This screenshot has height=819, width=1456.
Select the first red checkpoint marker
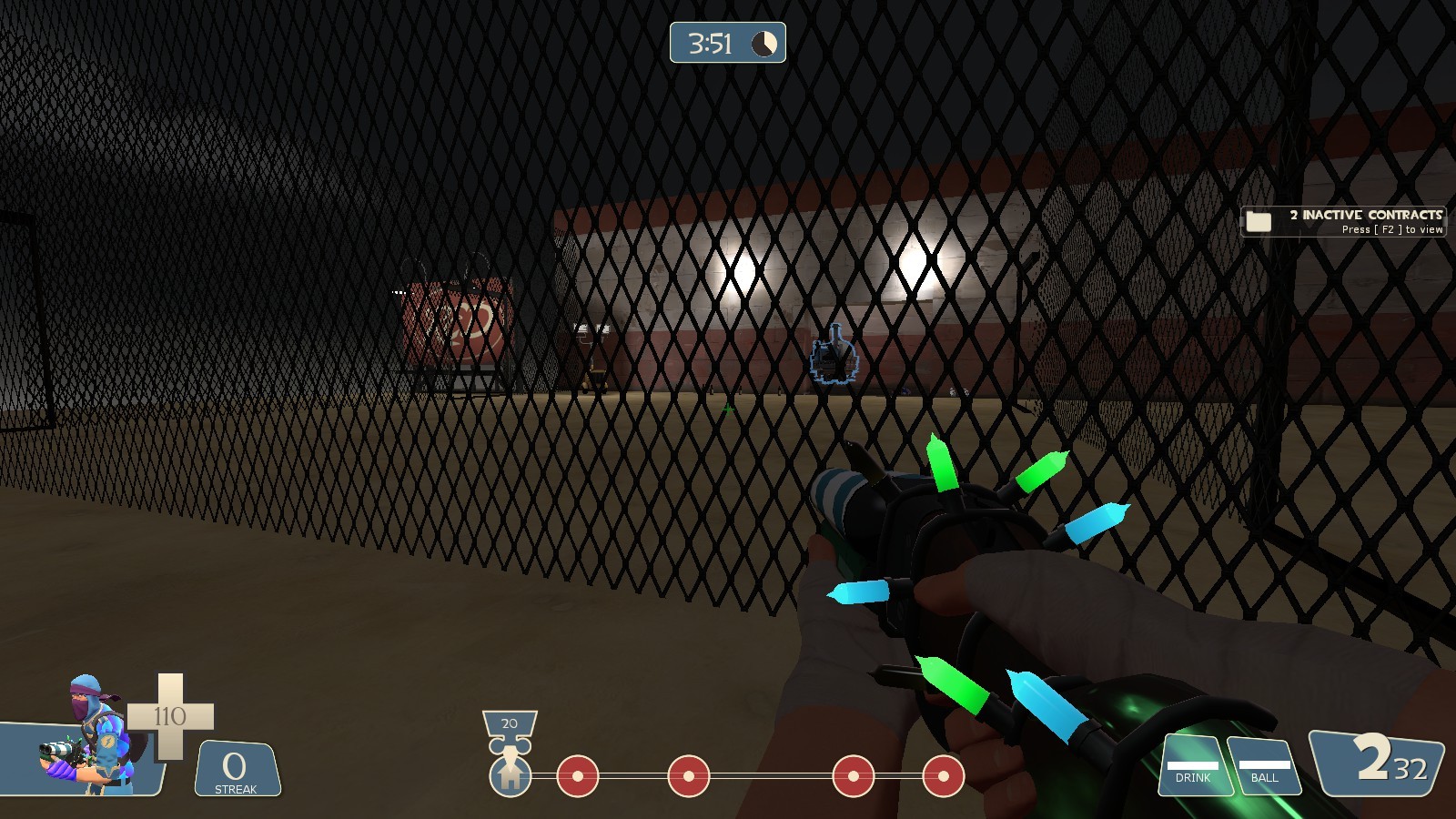[x=578, y=776]
